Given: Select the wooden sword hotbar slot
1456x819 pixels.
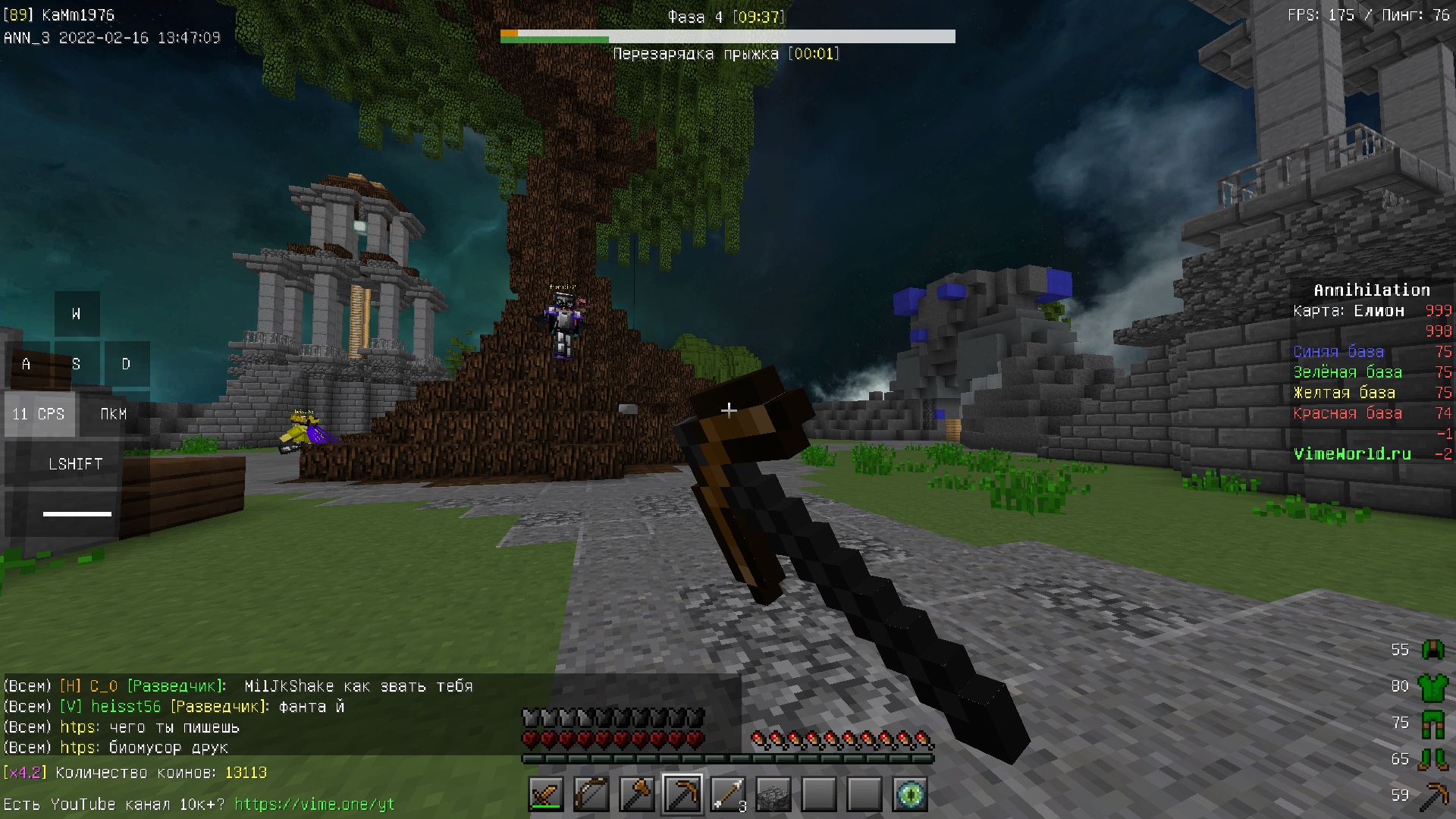Looking at the screenshot, I should [546, 795].
